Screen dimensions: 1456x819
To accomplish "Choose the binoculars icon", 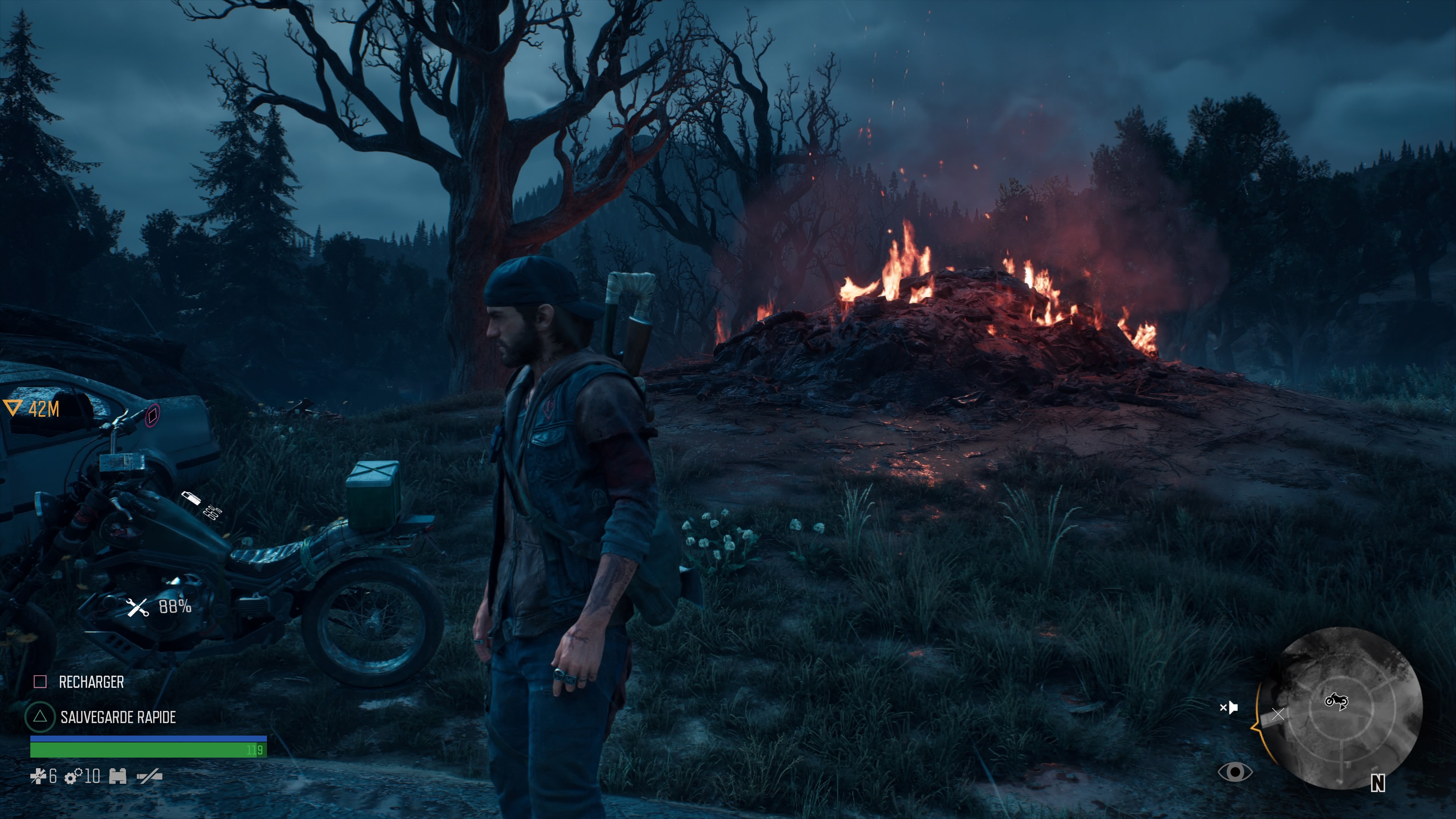I will click(118, 777).
